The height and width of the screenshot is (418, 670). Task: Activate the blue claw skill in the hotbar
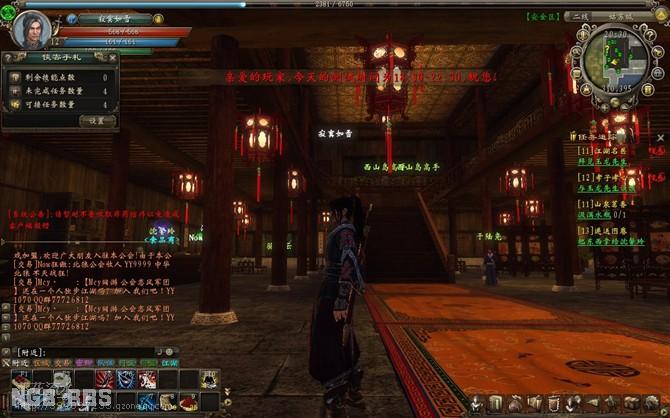126,378
